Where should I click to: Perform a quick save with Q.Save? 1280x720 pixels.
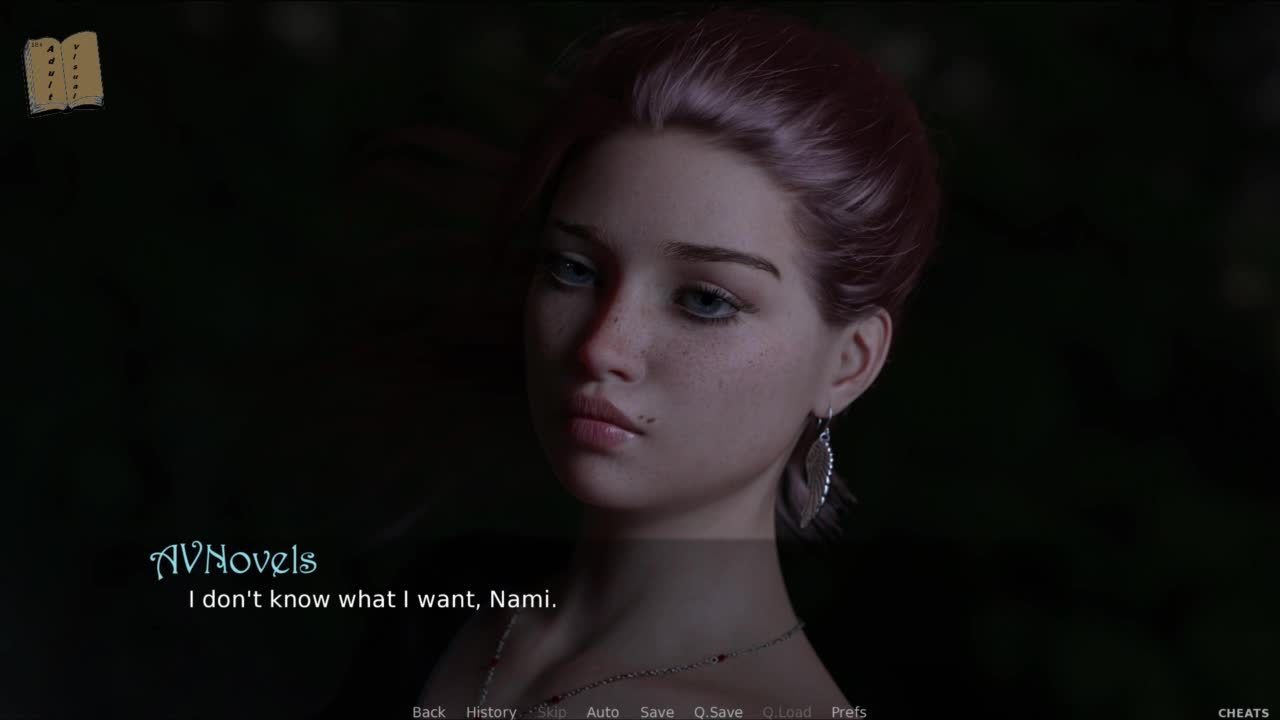[x=718, y=712]
